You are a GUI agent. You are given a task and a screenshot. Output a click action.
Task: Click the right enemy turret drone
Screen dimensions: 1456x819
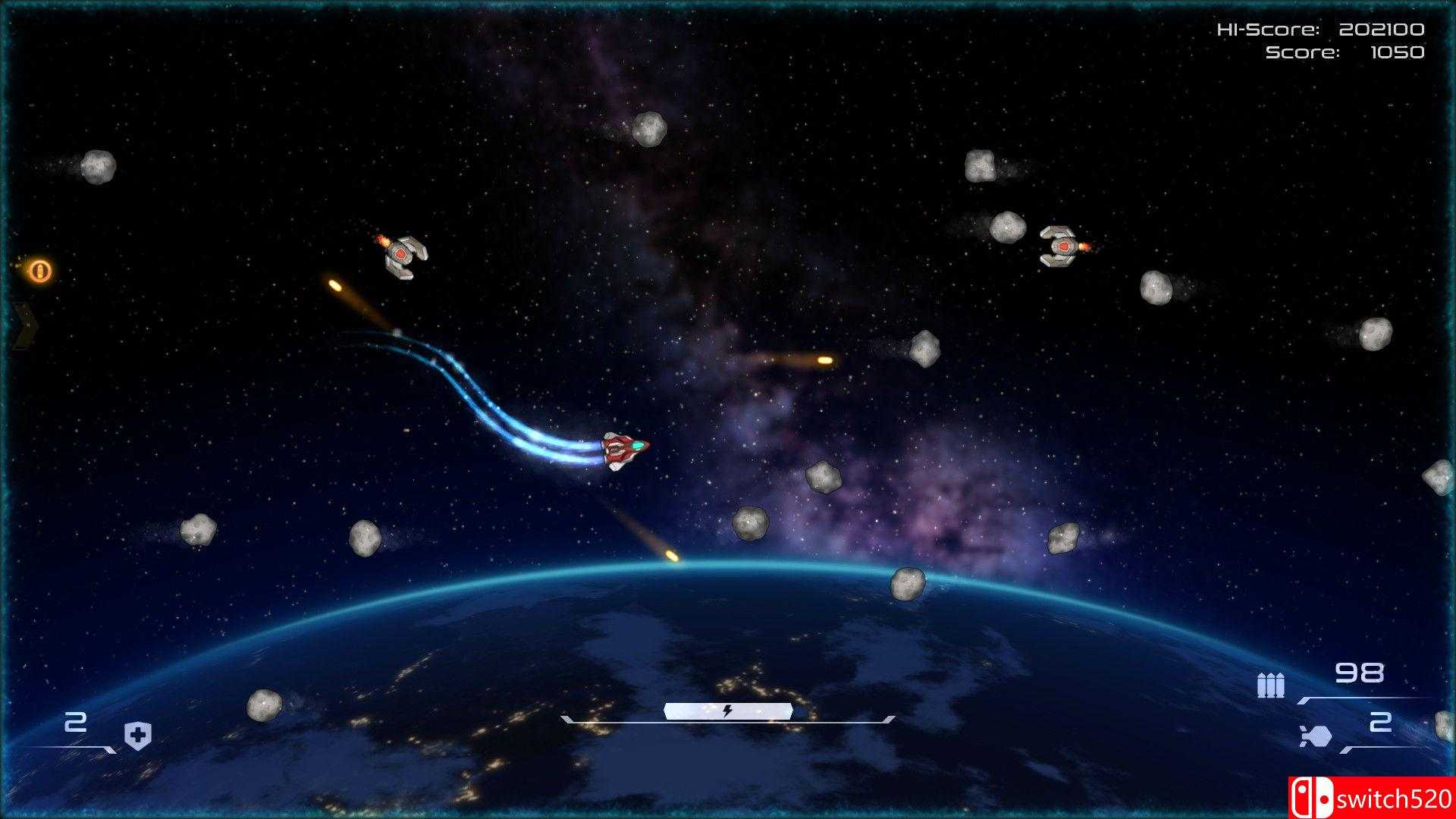pos(1063,248)
